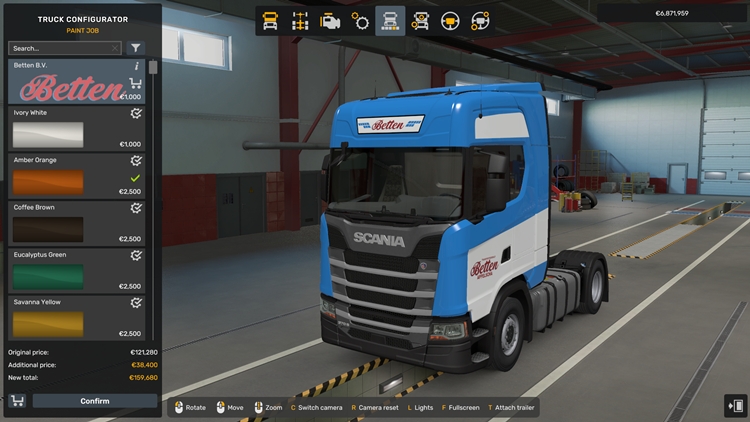Switch to the steering wheel interior tab
750x422 pixels.
tap(450, 20)
